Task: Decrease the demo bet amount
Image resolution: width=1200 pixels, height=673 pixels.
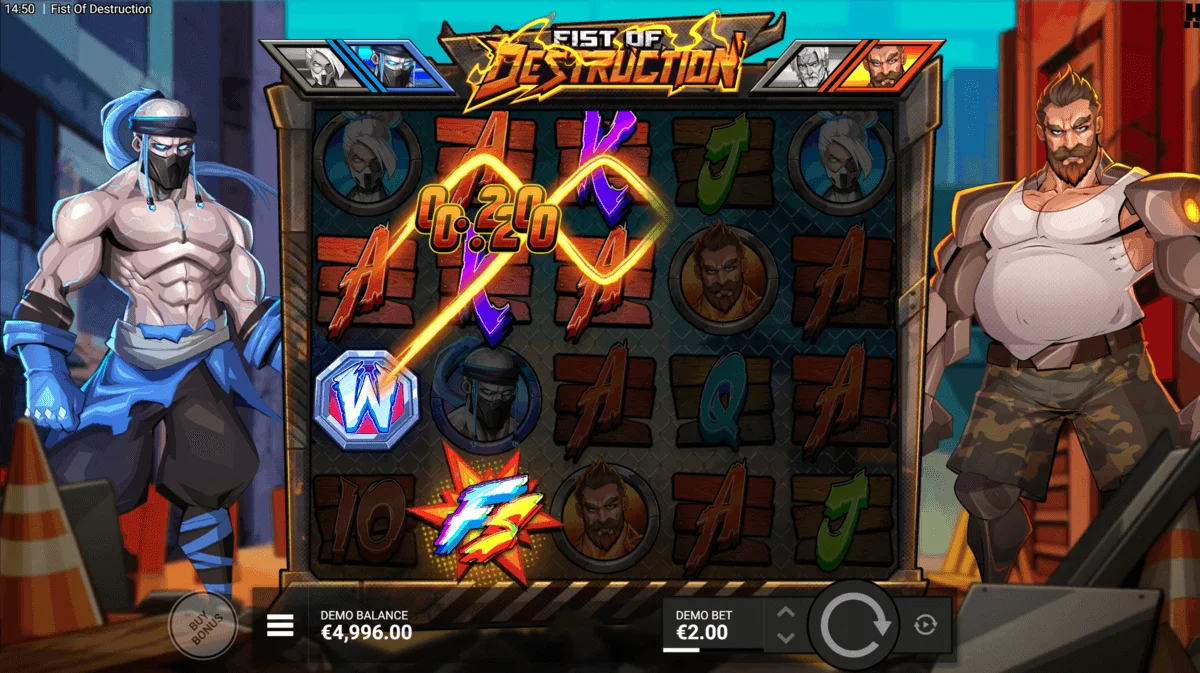Action: [x=786, y=638]
